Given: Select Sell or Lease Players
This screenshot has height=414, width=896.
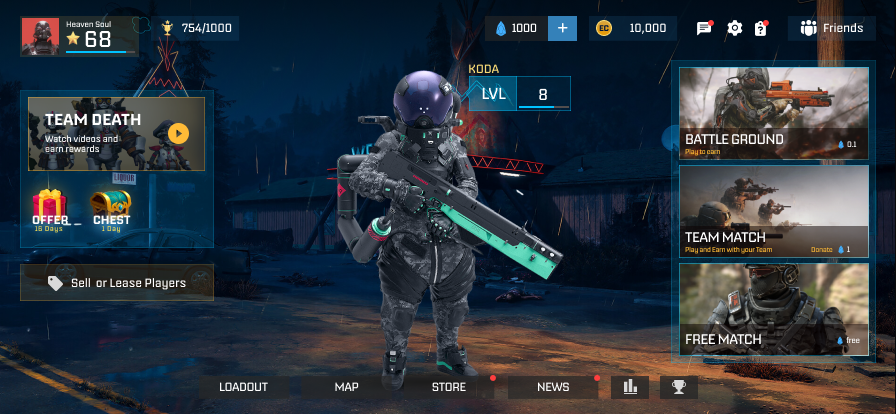Looking at the screenshot, I should [x=117, y=283].
